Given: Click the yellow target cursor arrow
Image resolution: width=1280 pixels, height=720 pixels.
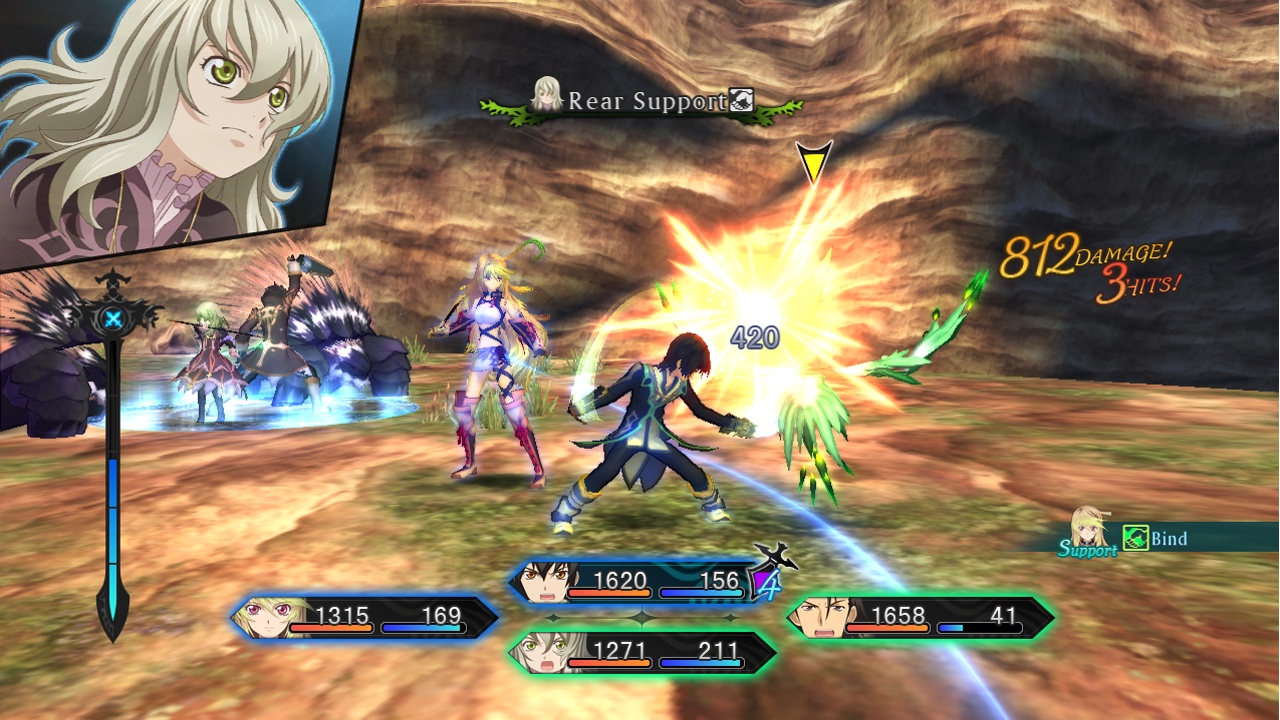Looking at the screenshot, I should point(813,162).
